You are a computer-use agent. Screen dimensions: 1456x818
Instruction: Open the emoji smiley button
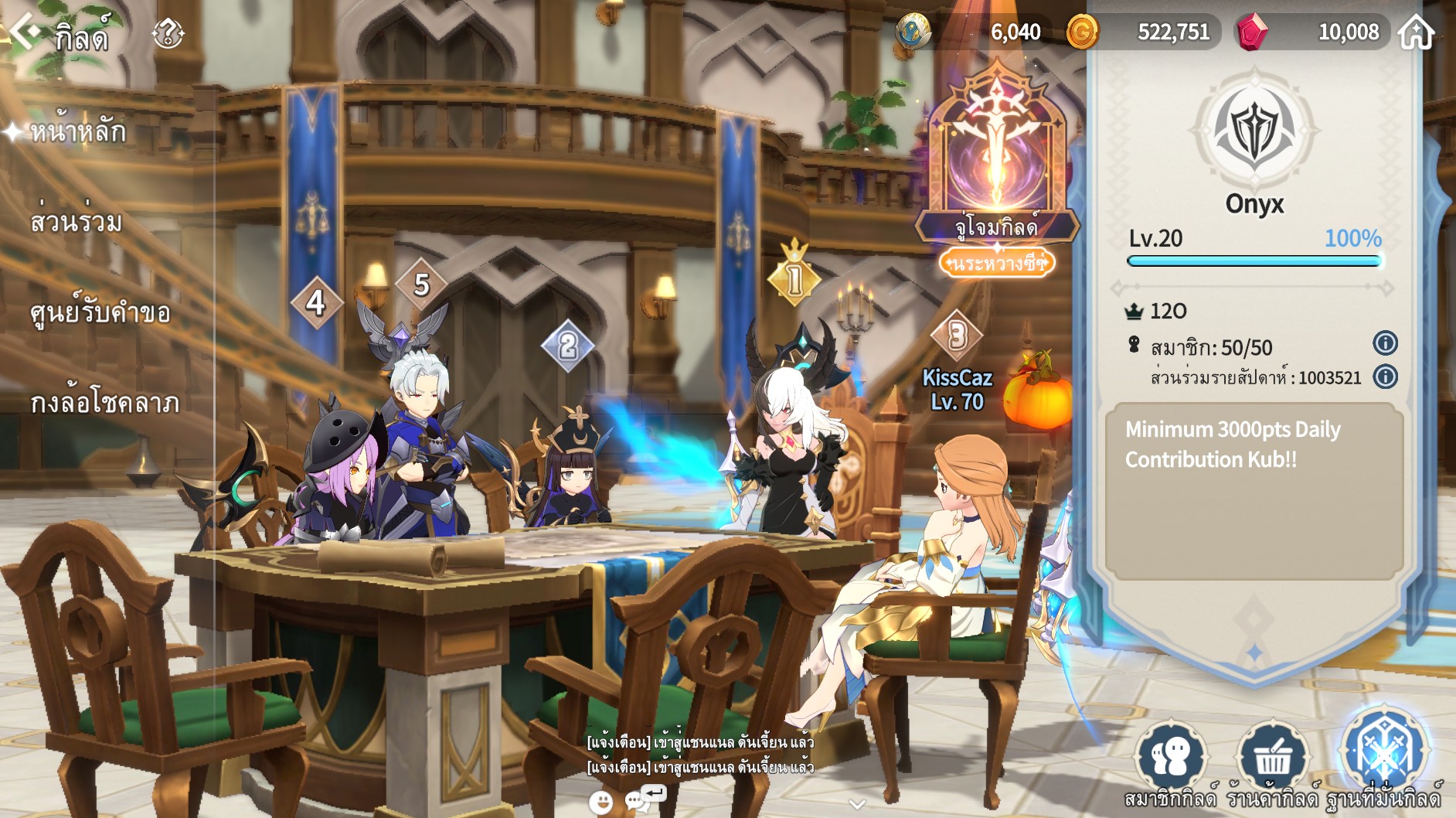[600, 802]
